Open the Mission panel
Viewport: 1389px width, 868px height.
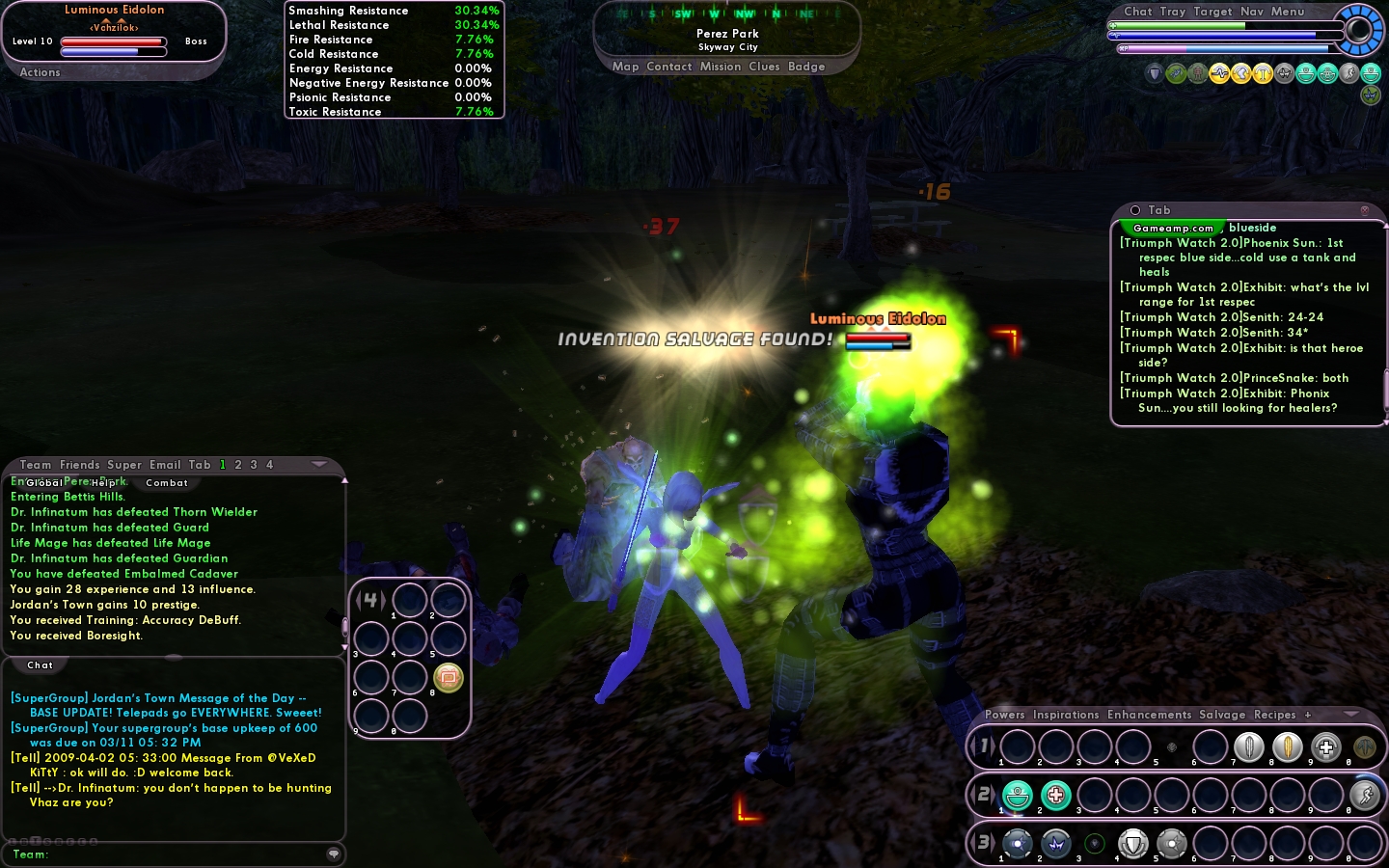click(x=721, y=67)
